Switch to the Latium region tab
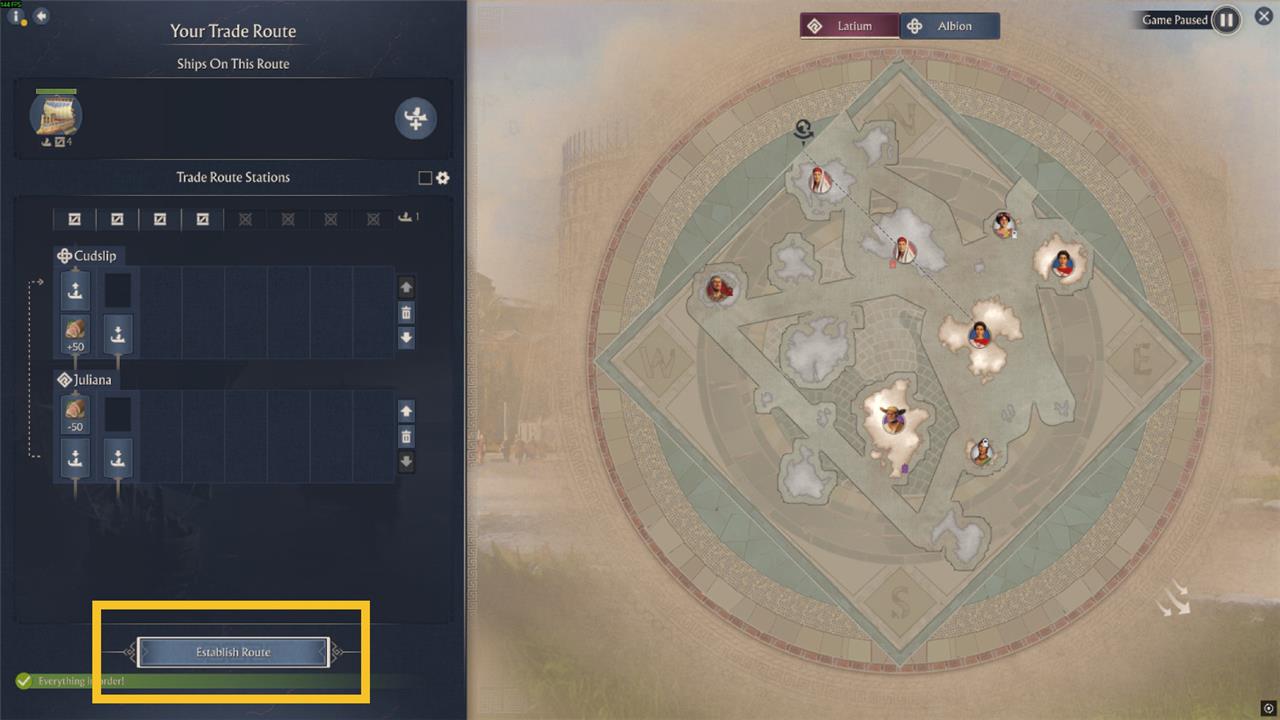1280x720 pixels. click(849, 26)
